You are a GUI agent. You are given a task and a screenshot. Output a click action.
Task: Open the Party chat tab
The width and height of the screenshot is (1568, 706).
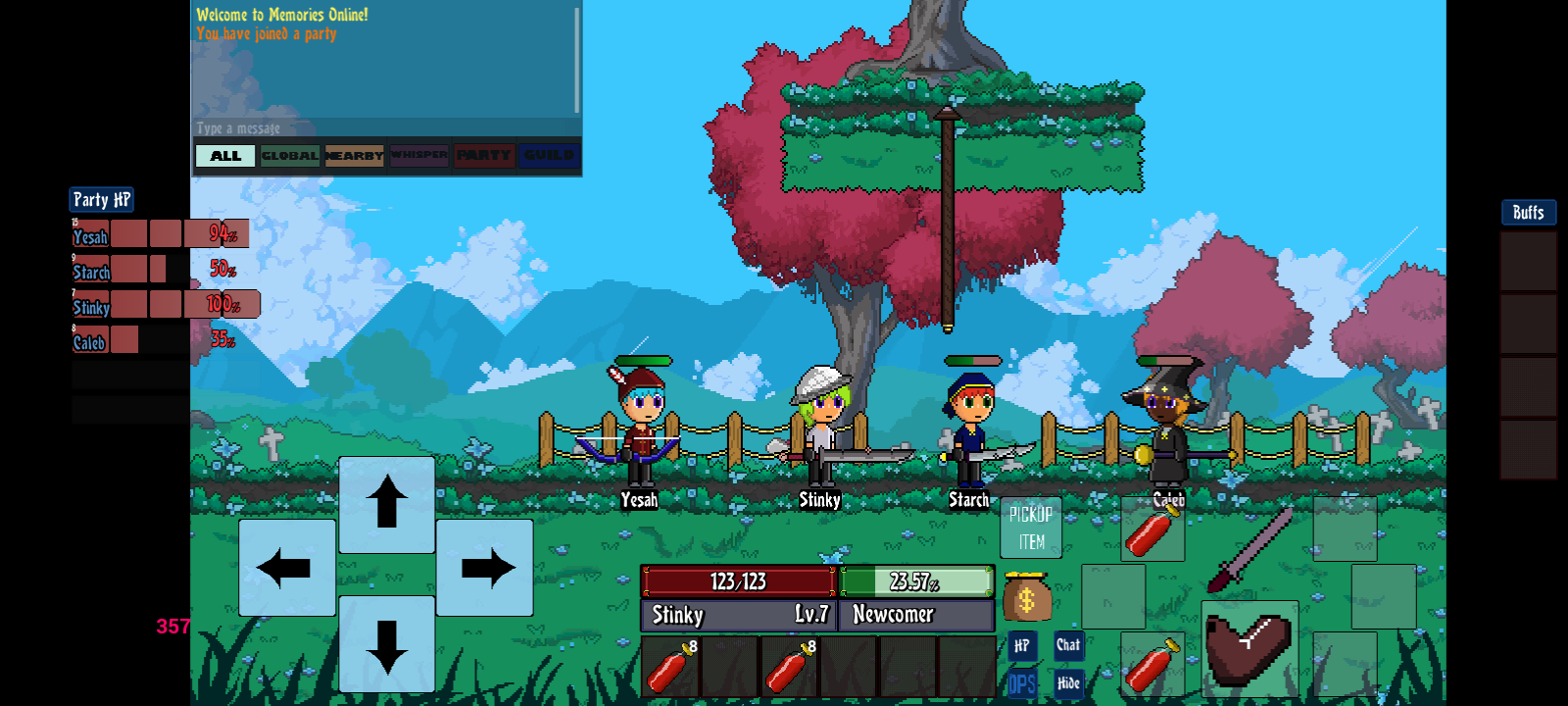(483, 156)
